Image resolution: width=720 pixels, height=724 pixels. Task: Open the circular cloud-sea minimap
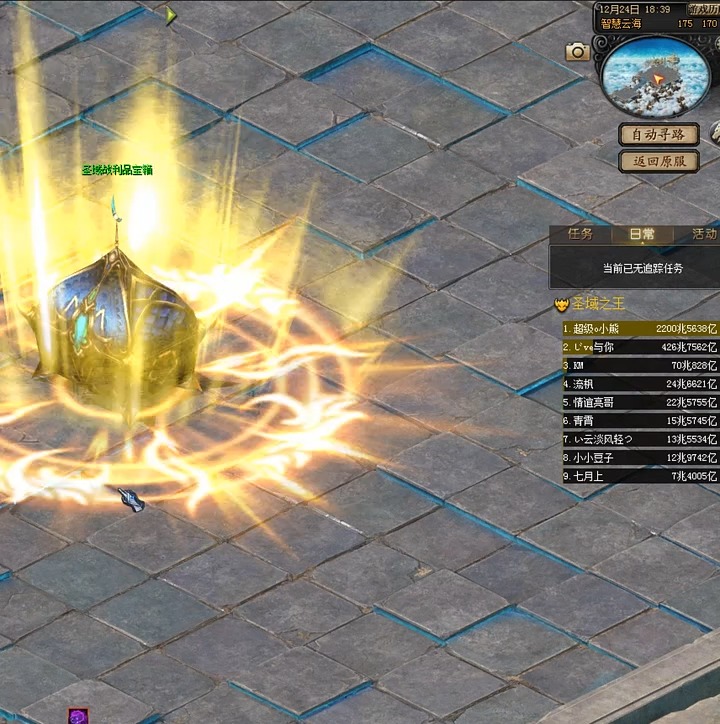tap(655, 76)
